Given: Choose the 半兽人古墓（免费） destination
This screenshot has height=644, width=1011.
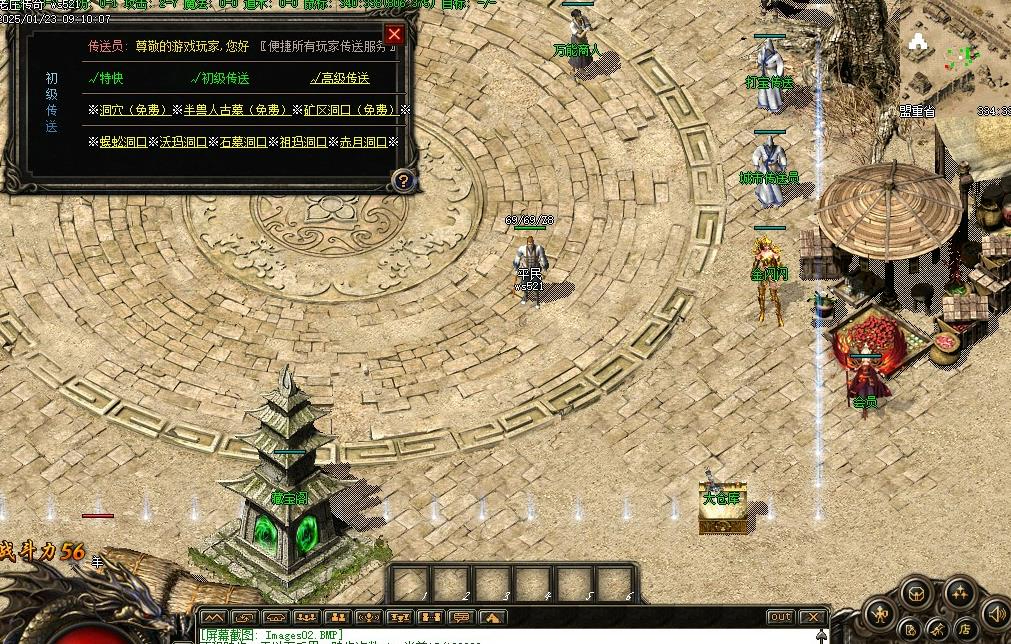Looking at the screenshot, I should click(236, 110).
